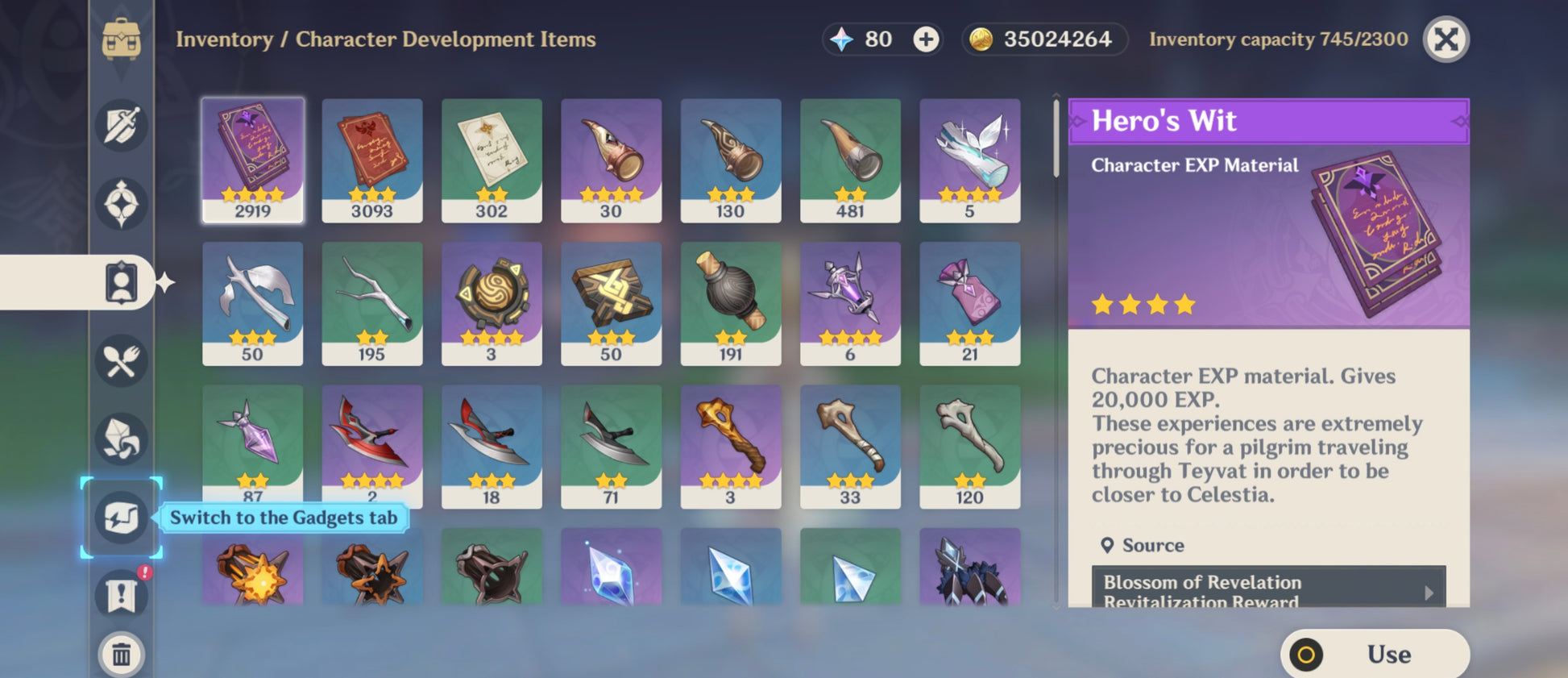Select the red Adventurer's Experience book slot
1568x678 pixels.
point(372,160)
